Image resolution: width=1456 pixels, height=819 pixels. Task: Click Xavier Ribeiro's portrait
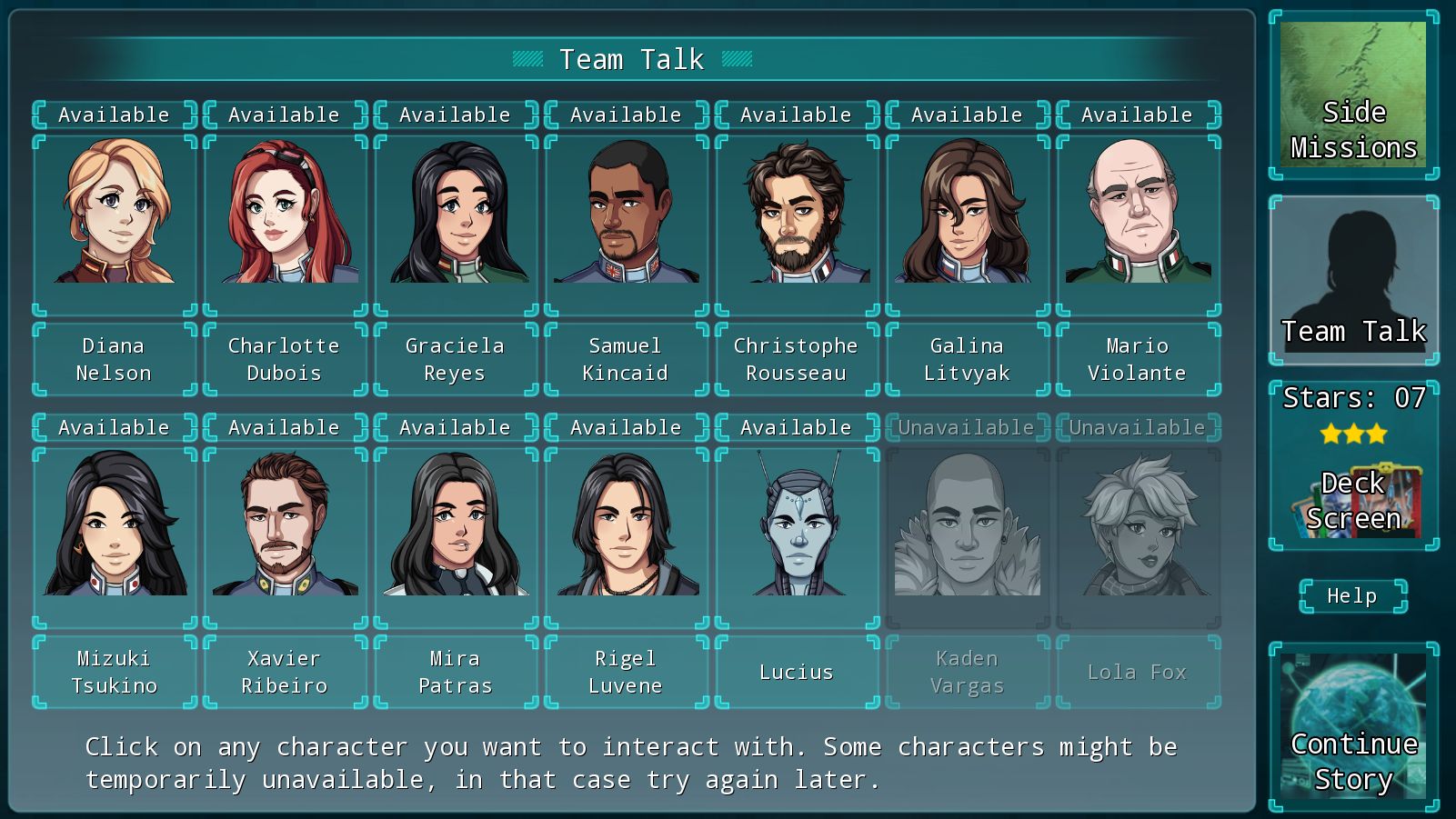click(x=283, y=532)
